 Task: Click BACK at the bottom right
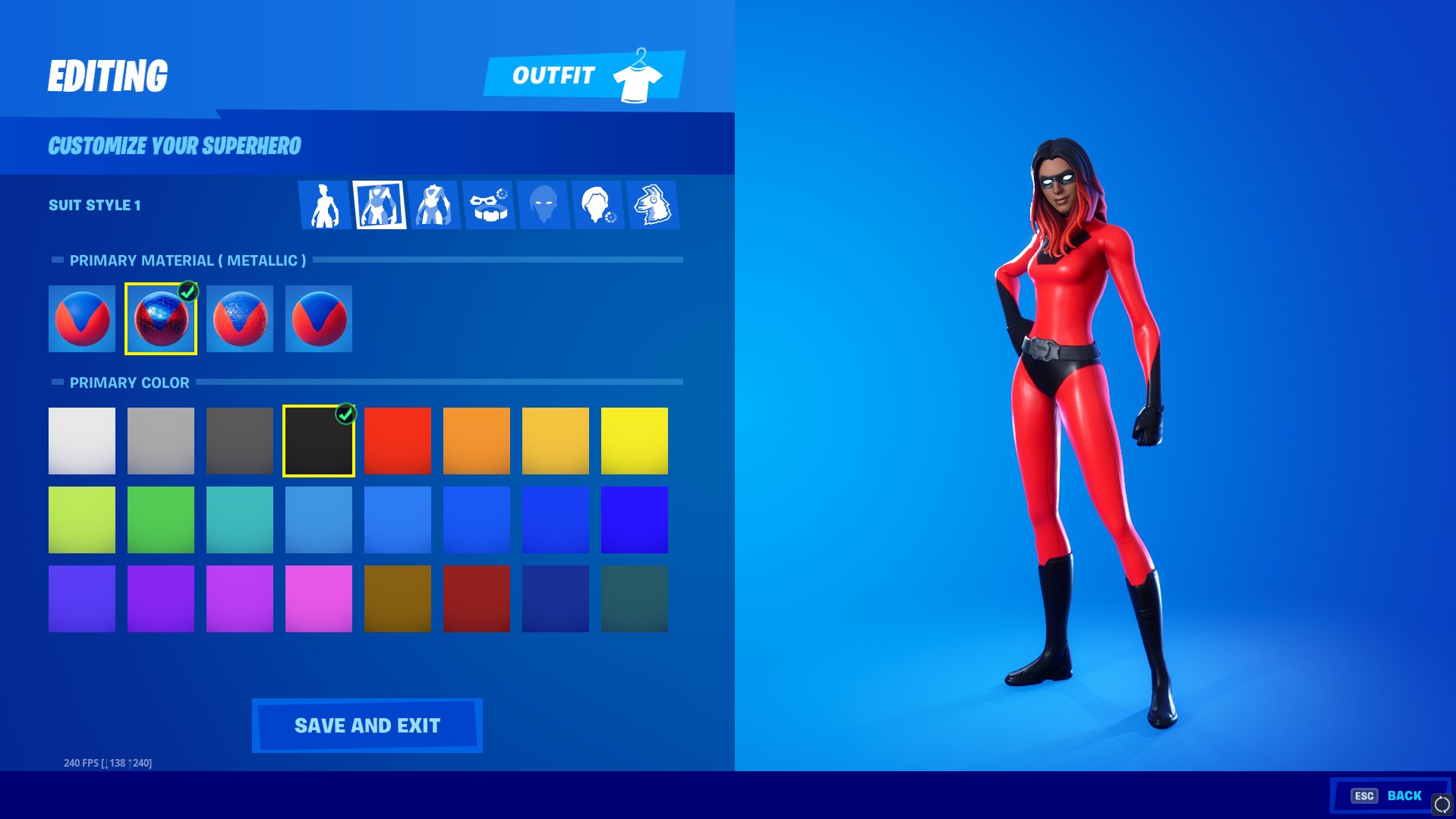pyautogui.click(x=1404, y=795)
